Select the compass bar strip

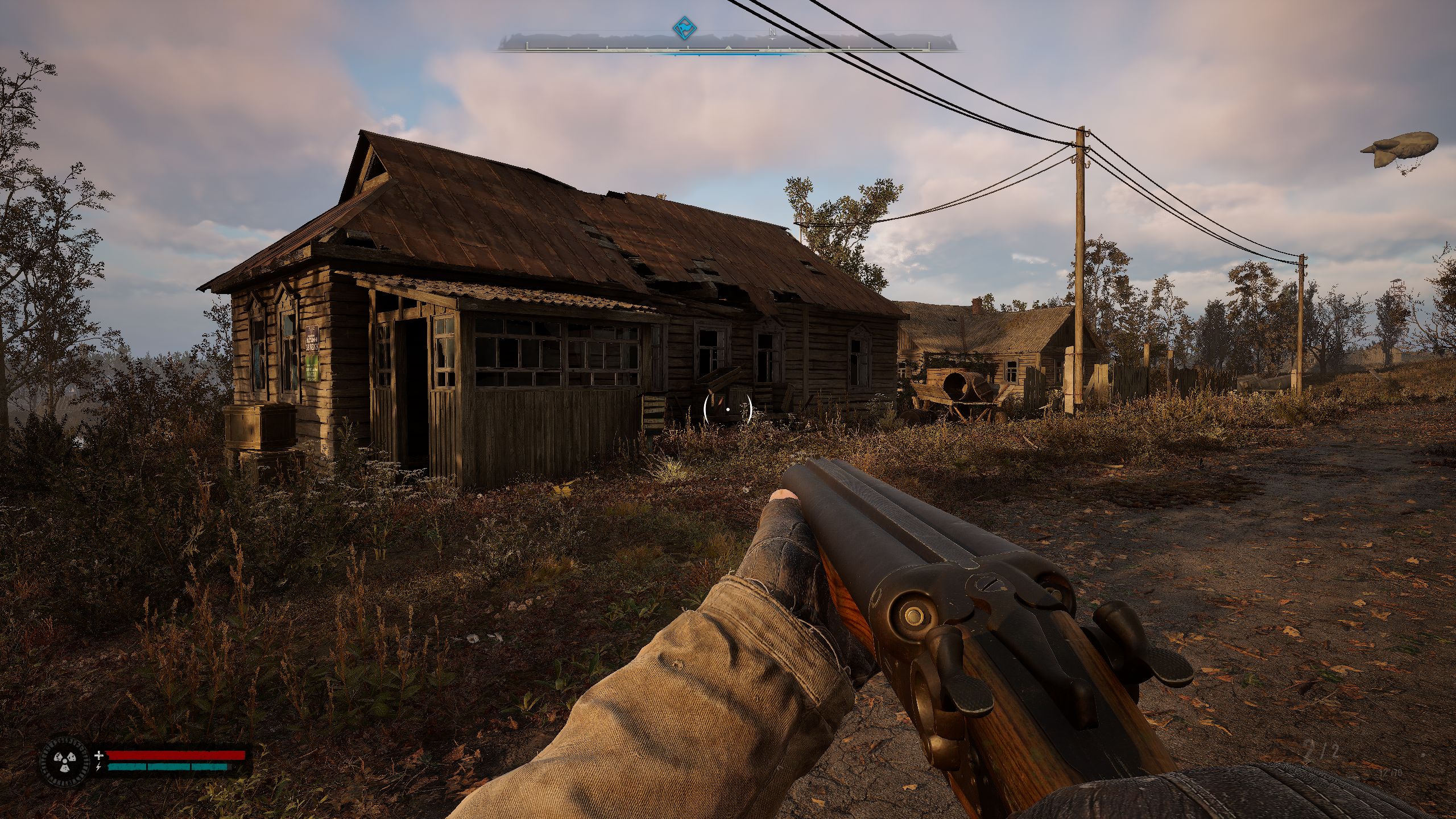pos(727,44)
